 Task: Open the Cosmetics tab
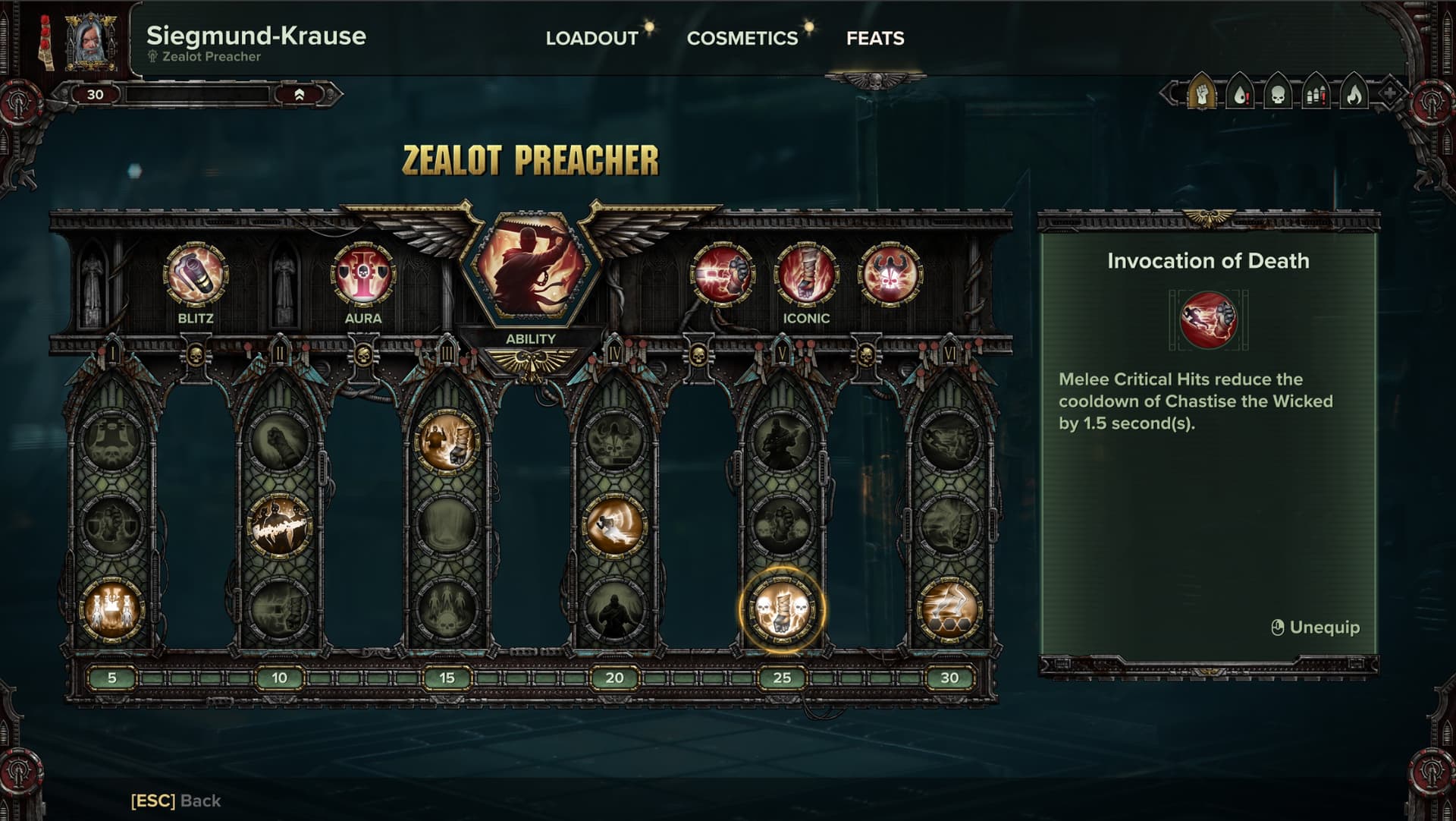click(742, 38)
